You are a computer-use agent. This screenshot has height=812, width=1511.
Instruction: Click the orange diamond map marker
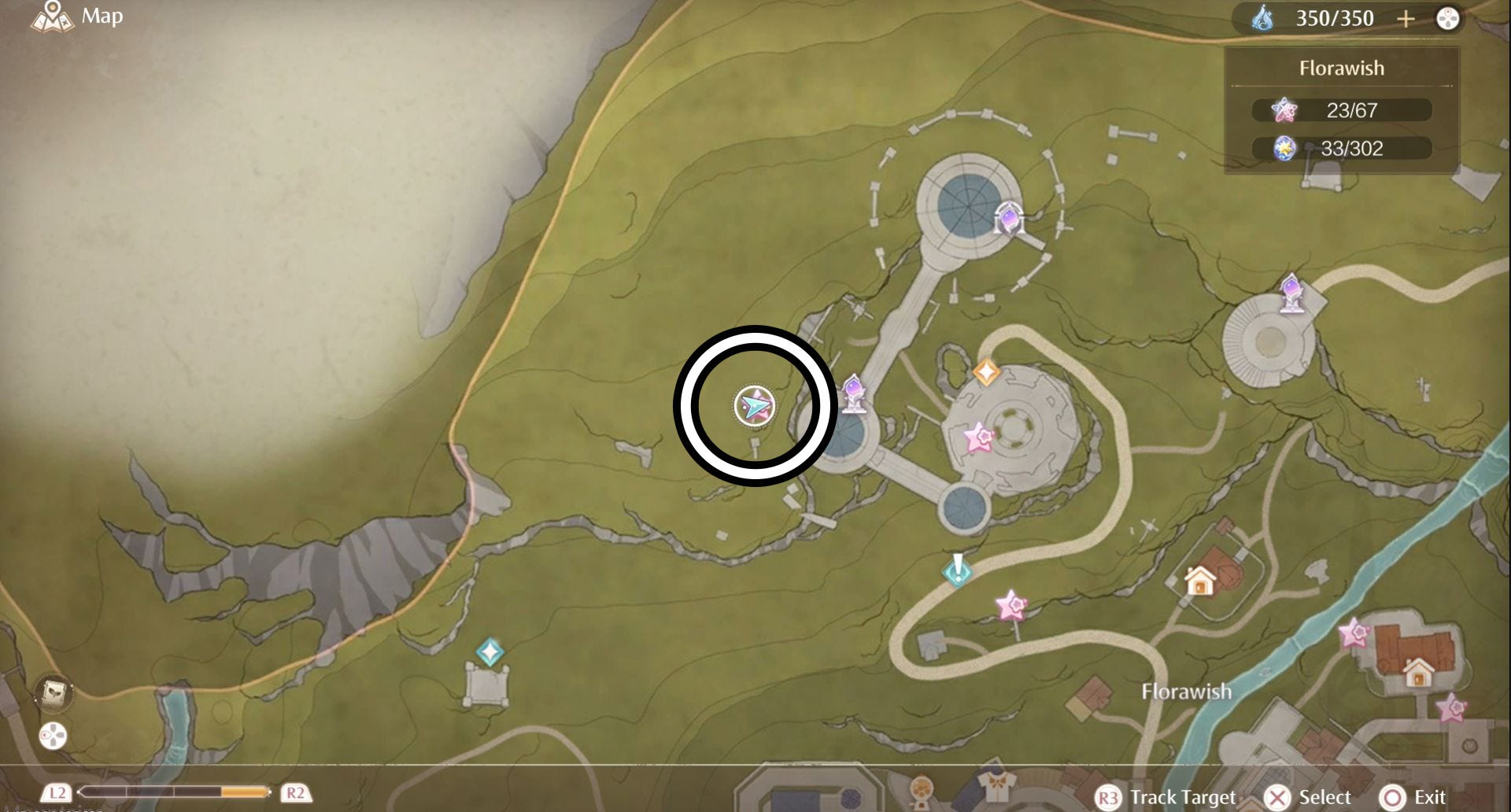coord(985,371)
